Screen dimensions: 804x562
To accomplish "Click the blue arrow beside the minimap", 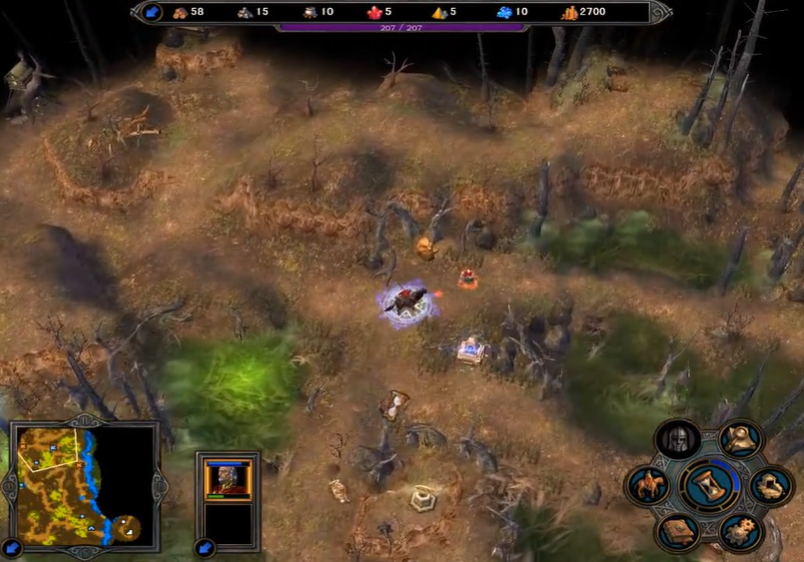I will pyautogui.click(x=12, y=547).
